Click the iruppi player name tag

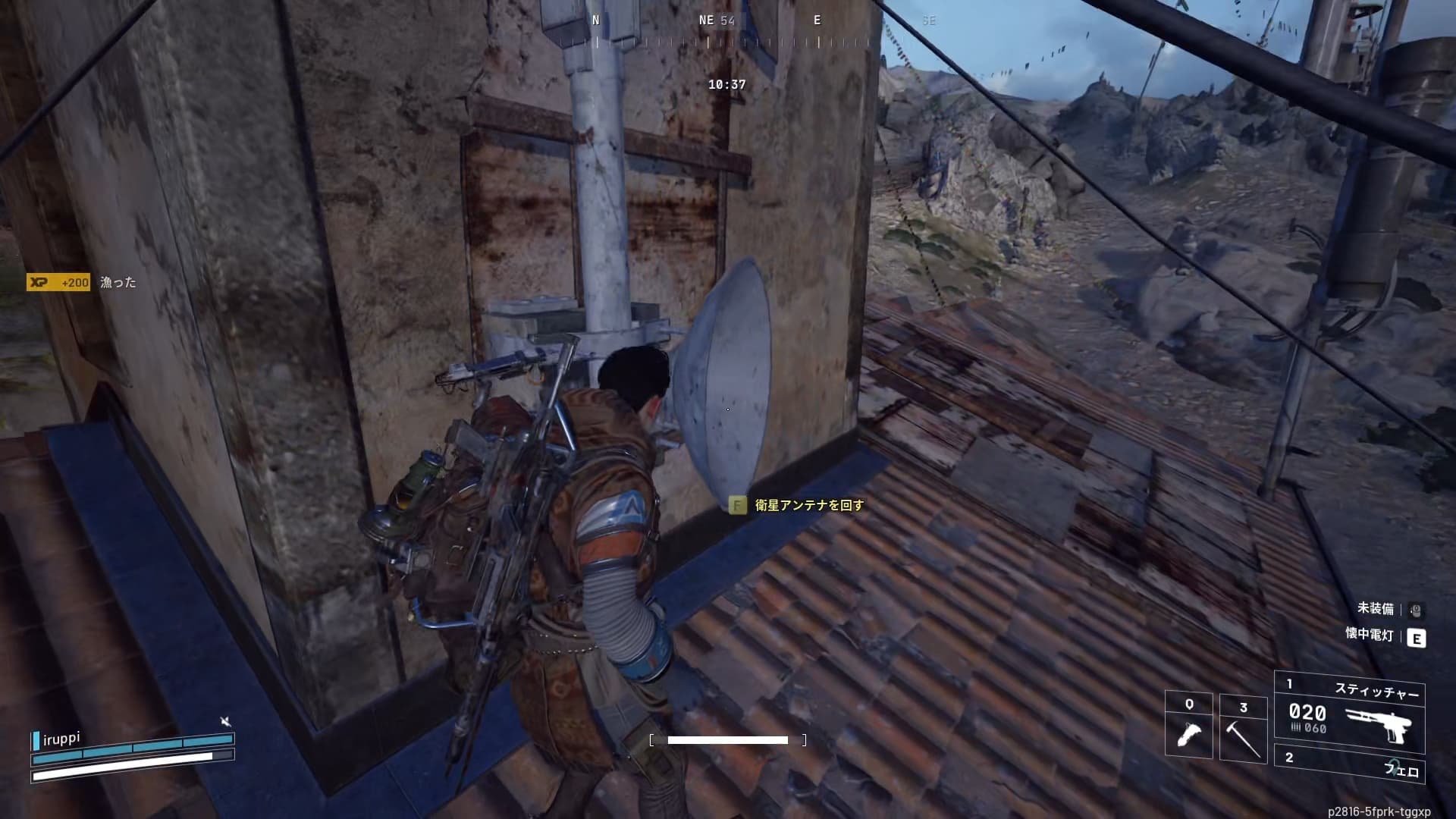pyautogui.click(x=60, y=739)
